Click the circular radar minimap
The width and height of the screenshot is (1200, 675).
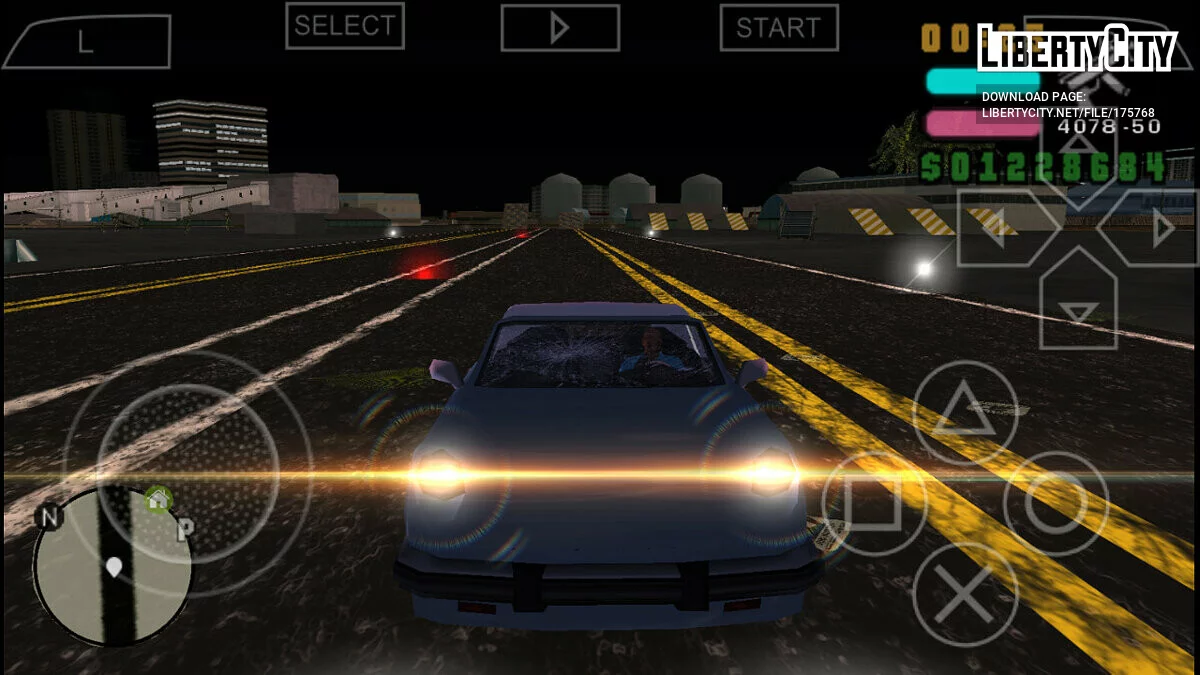click(x=112, y=566)
